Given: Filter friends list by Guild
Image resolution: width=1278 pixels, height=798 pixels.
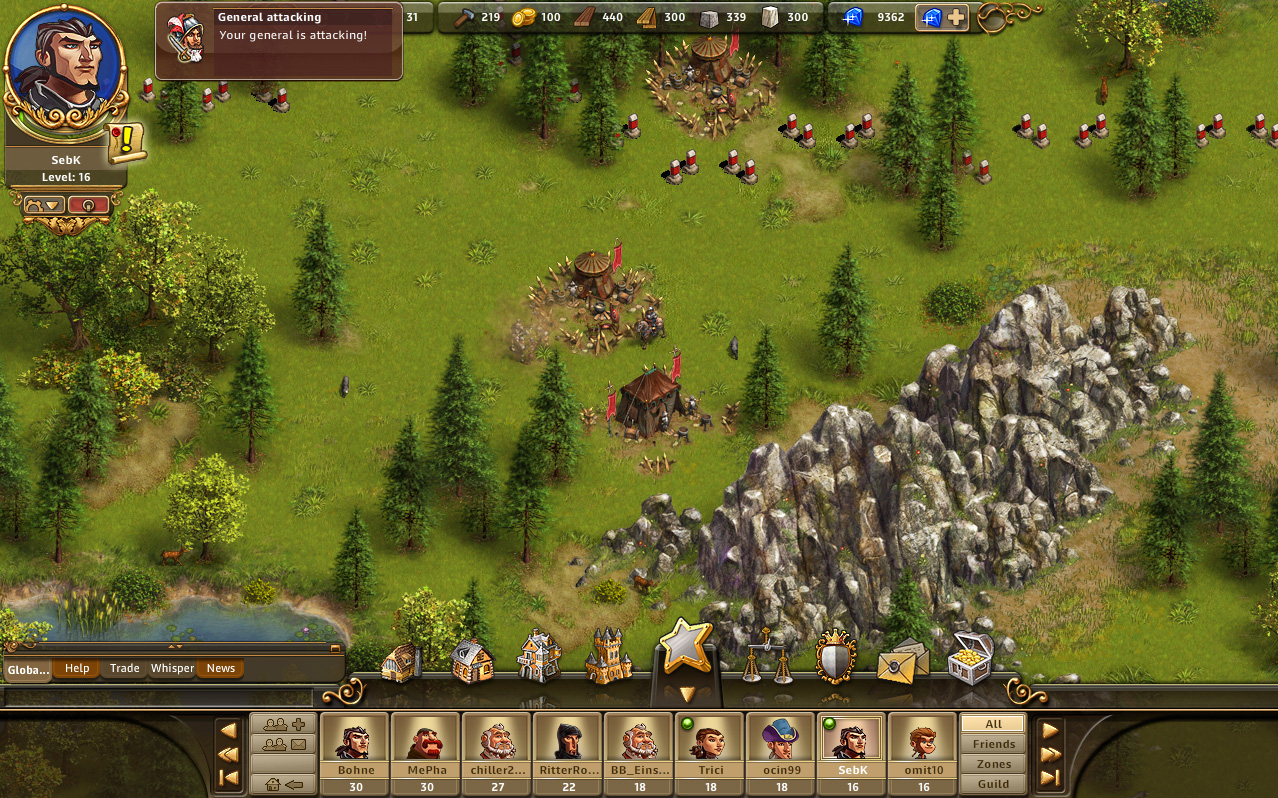Looking at the screenshot, I should (993, 784).
